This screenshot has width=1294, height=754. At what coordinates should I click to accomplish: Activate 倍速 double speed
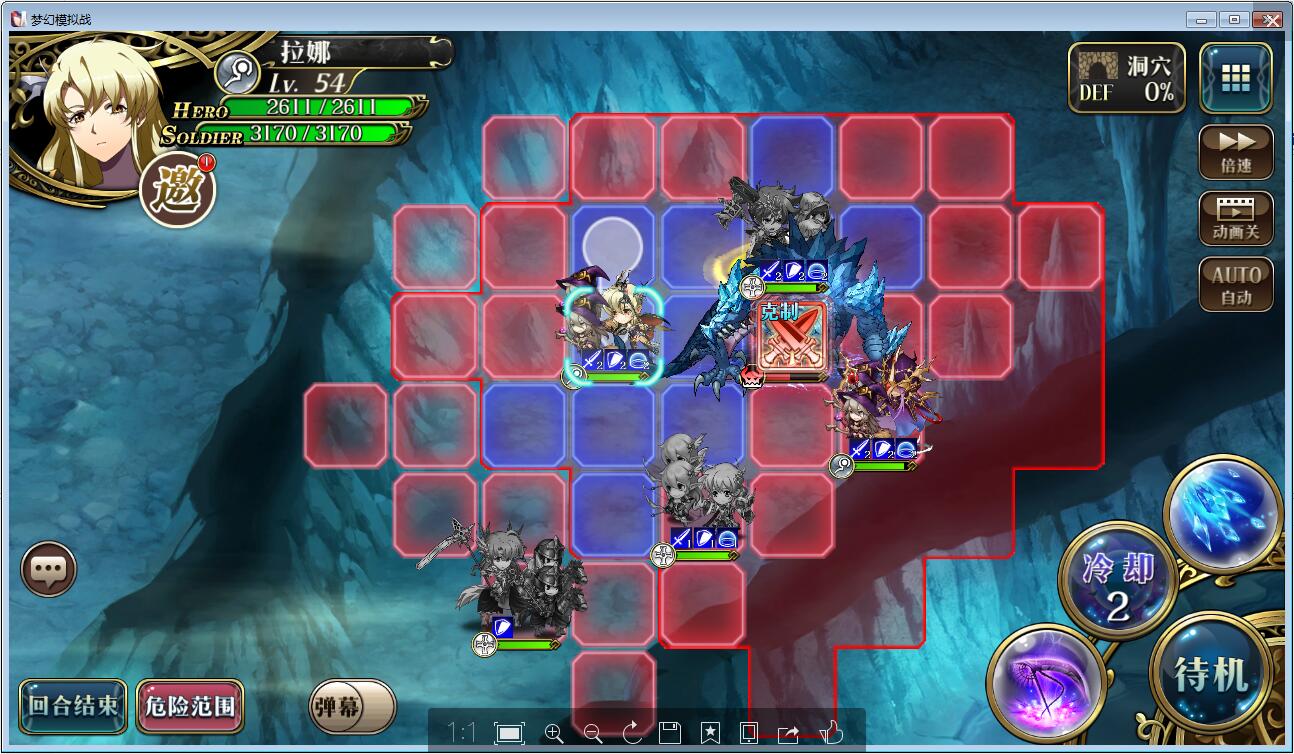click(1236, 152)
